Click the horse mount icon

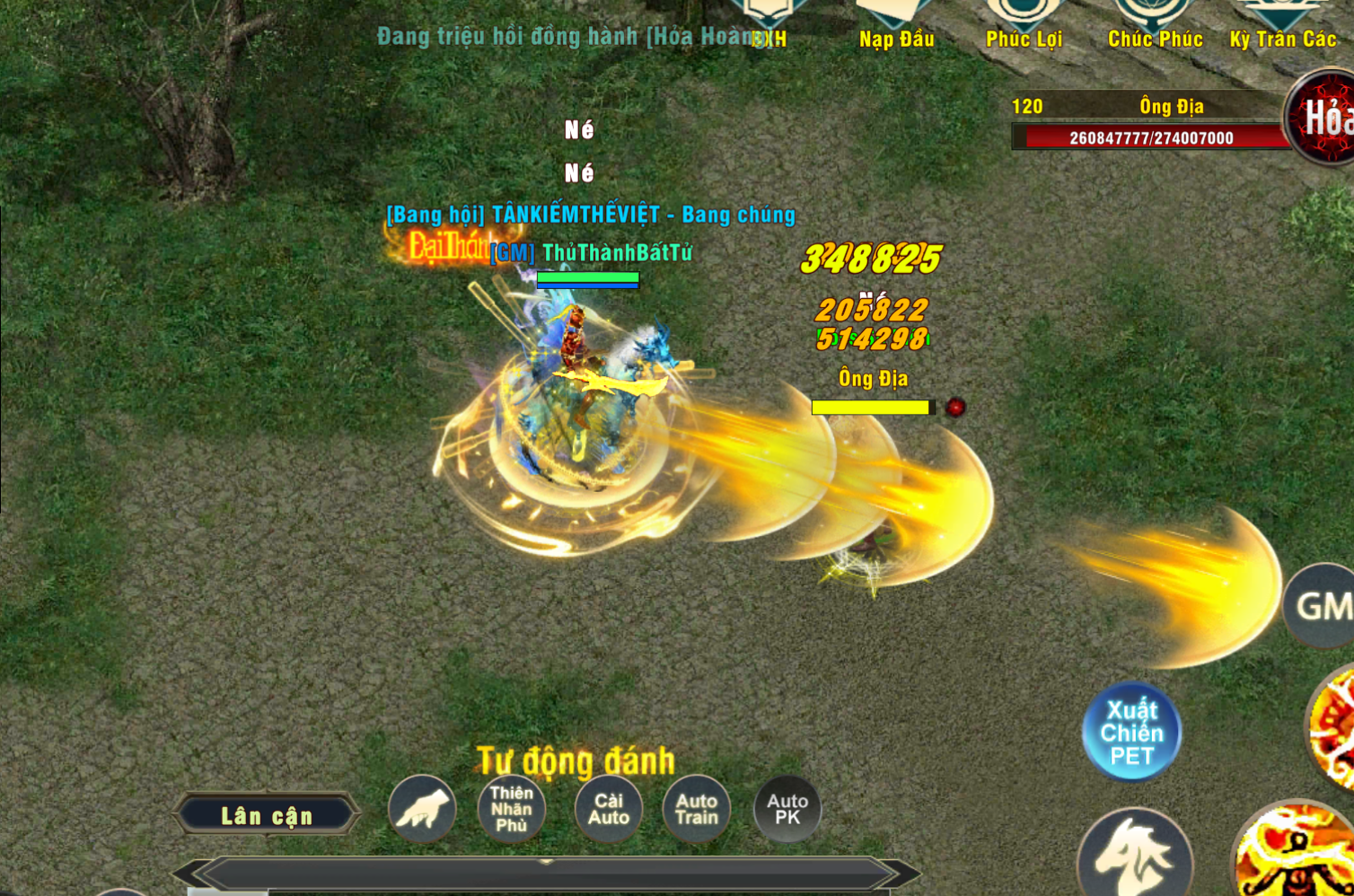[1134, 855]
